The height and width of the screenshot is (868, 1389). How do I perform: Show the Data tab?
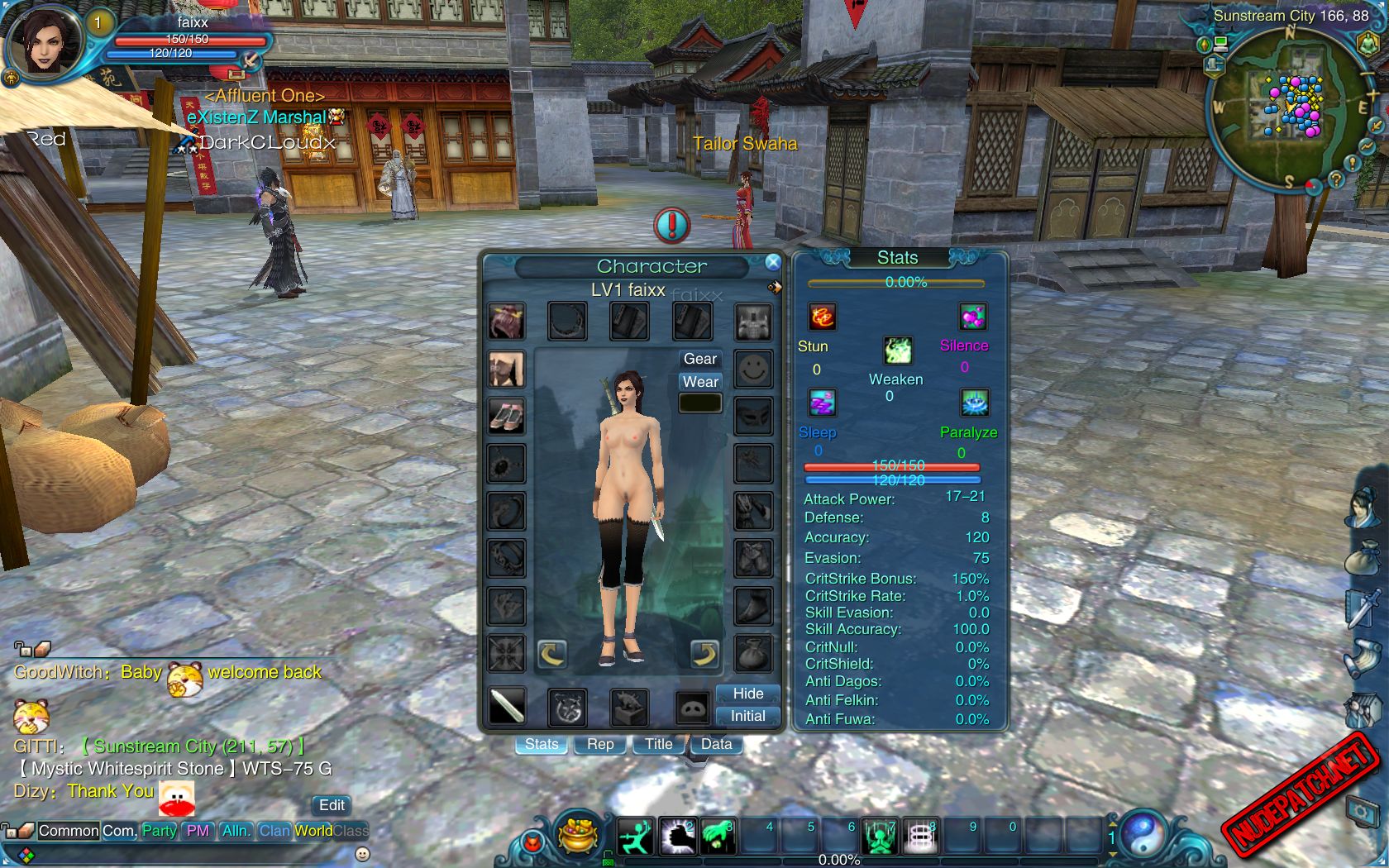(x=716, y=744)
